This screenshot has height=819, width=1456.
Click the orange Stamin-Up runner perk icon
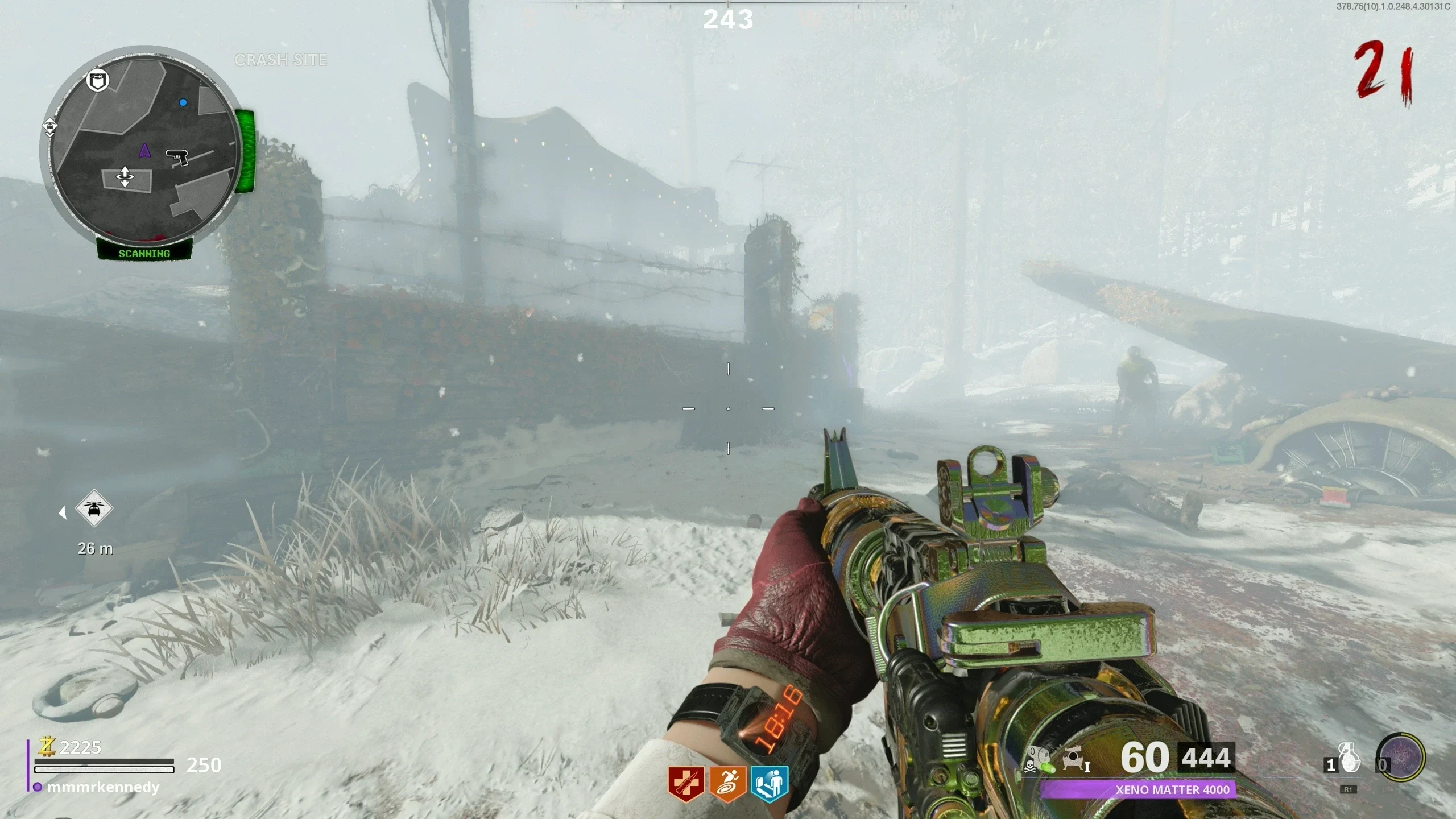(727, 784)
